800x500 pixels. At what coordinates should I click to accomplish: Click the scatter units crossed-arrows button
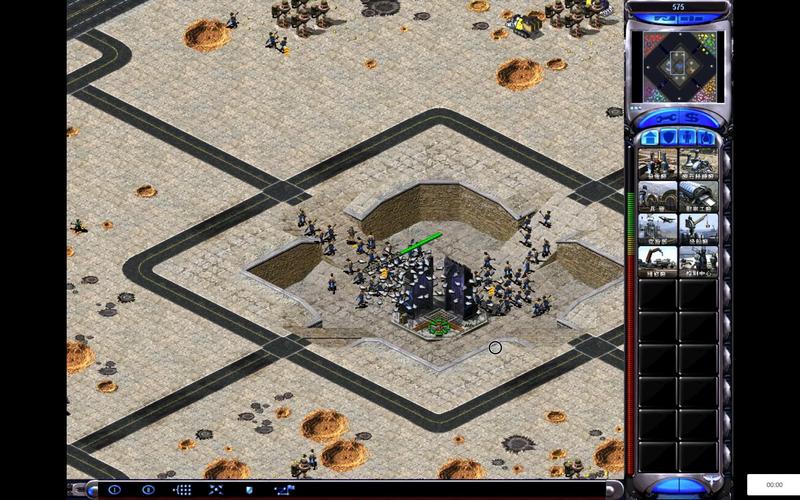215,490
